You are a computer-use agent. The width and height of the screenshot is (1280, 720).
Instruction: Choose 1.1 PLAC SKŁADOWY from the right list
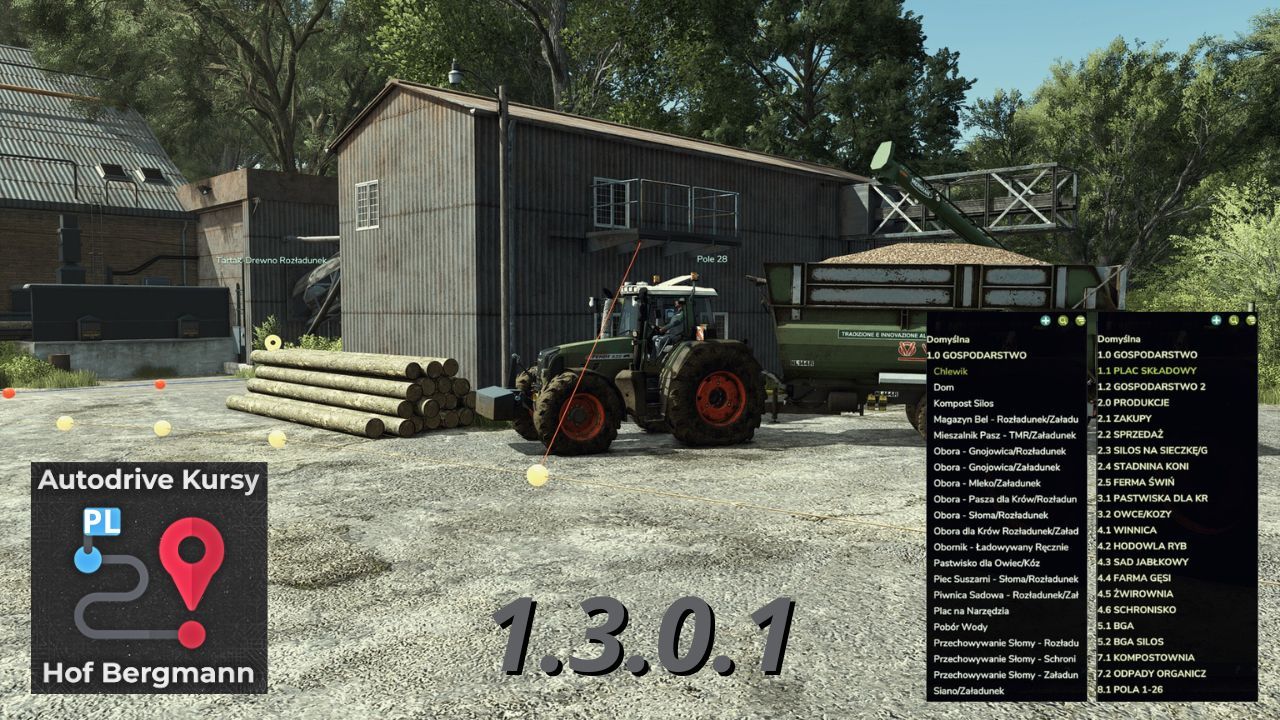tap(1145, 369)
